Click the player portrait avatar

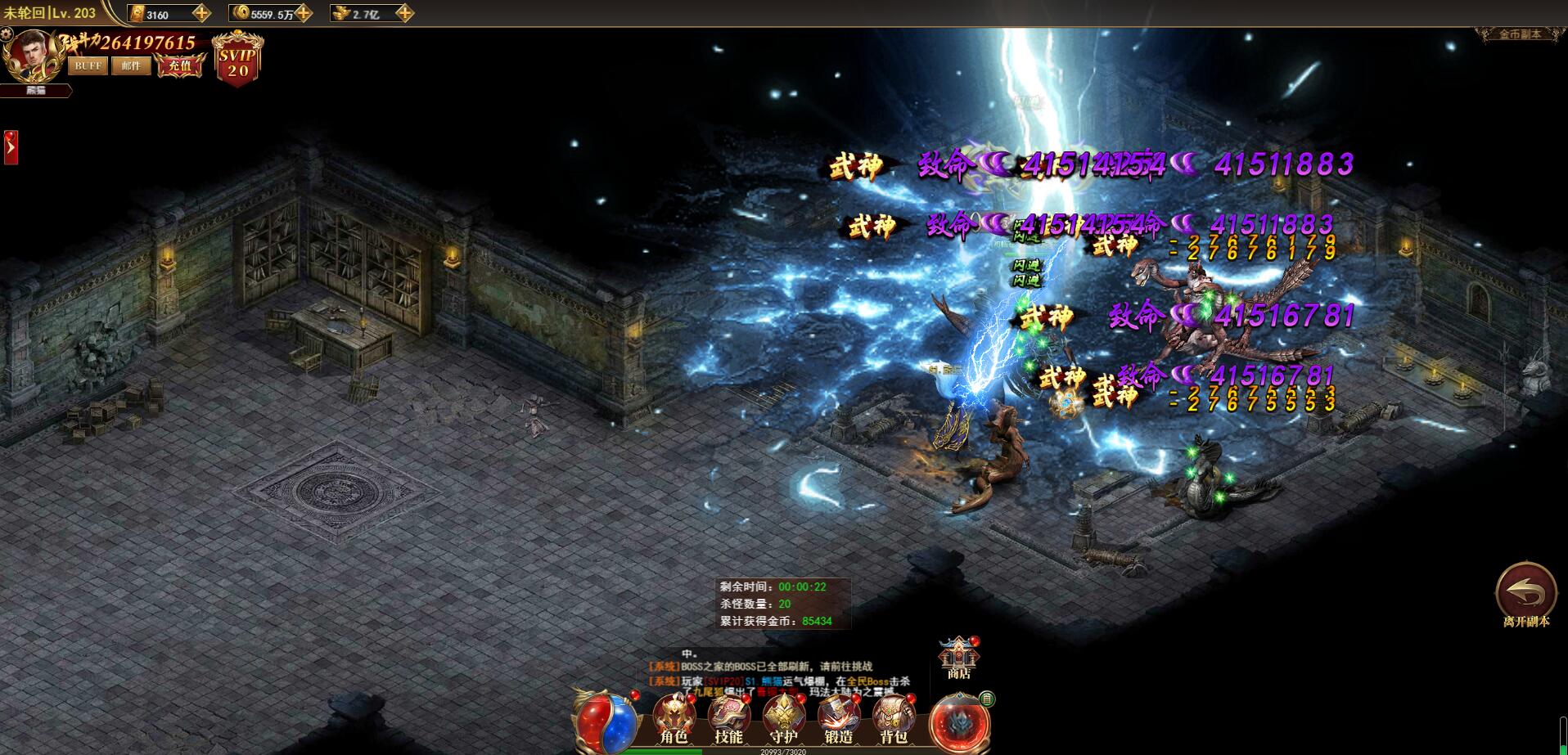click(x=33, y=55)
